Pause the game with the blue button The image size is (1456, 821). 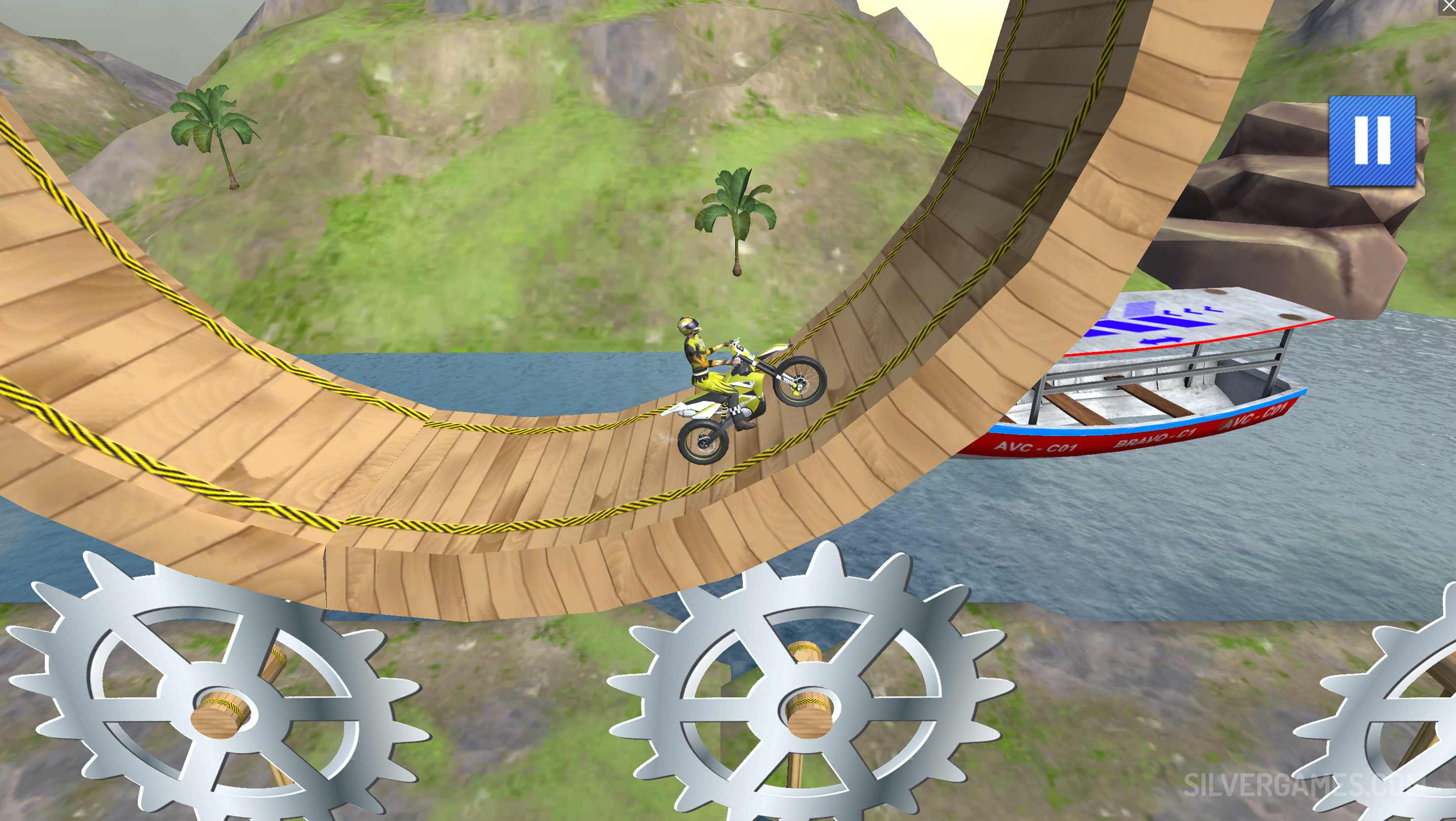(1372, 141)
